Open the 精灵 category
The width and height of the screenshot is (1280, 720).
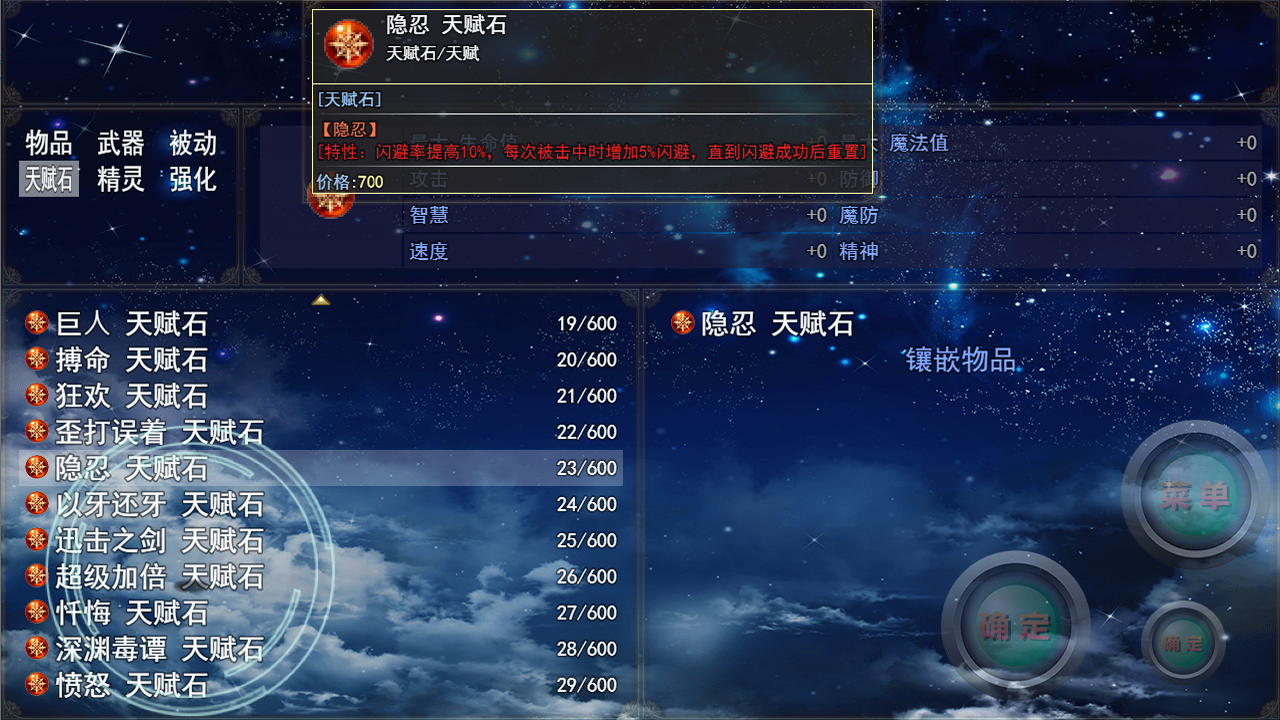pos(119,179)
